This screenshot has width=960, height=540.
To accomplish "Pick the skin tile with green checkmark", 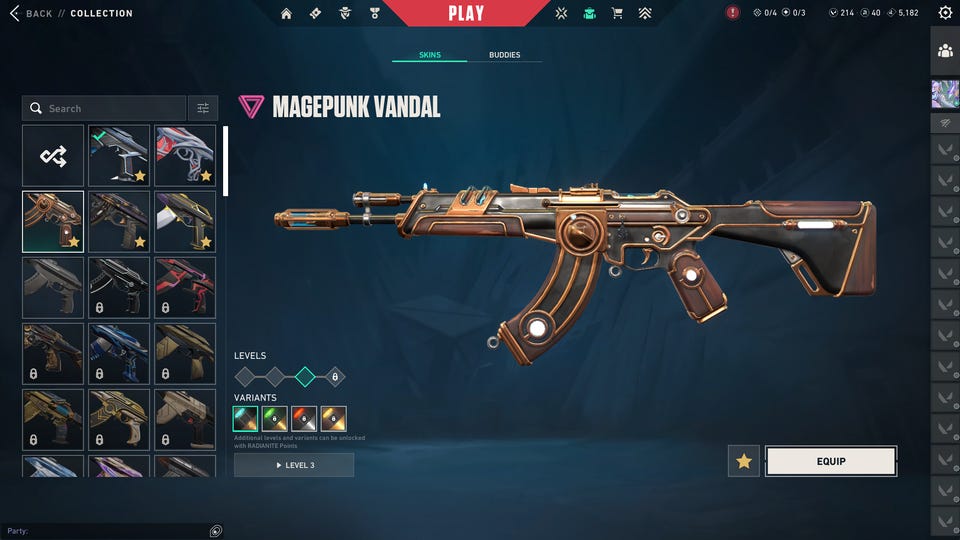I will 119,155.
